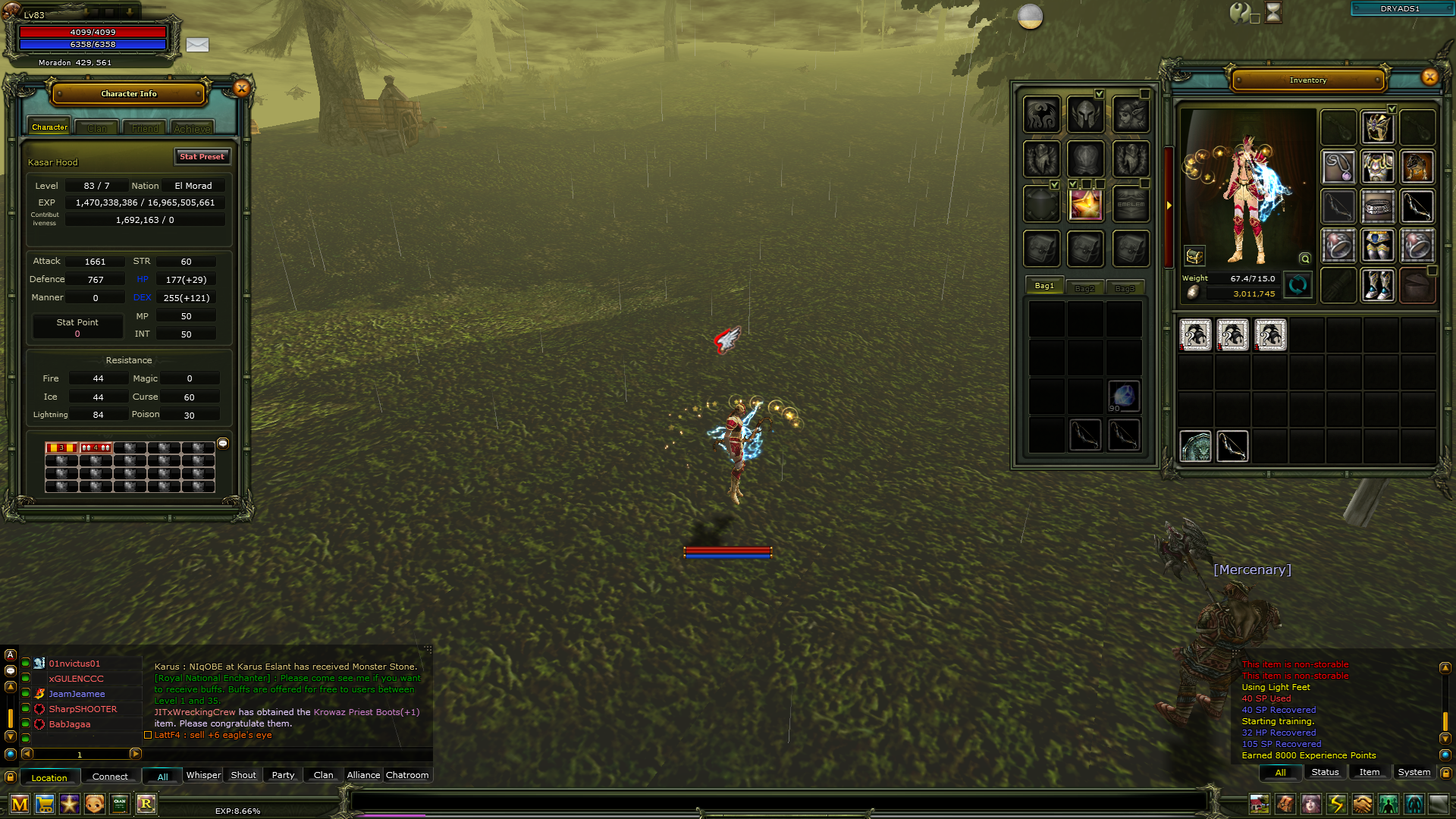The width and height of the screenshot is (1456, 819).
Task: Open the Power-Up Store cart icon
Action: (45, 804)
